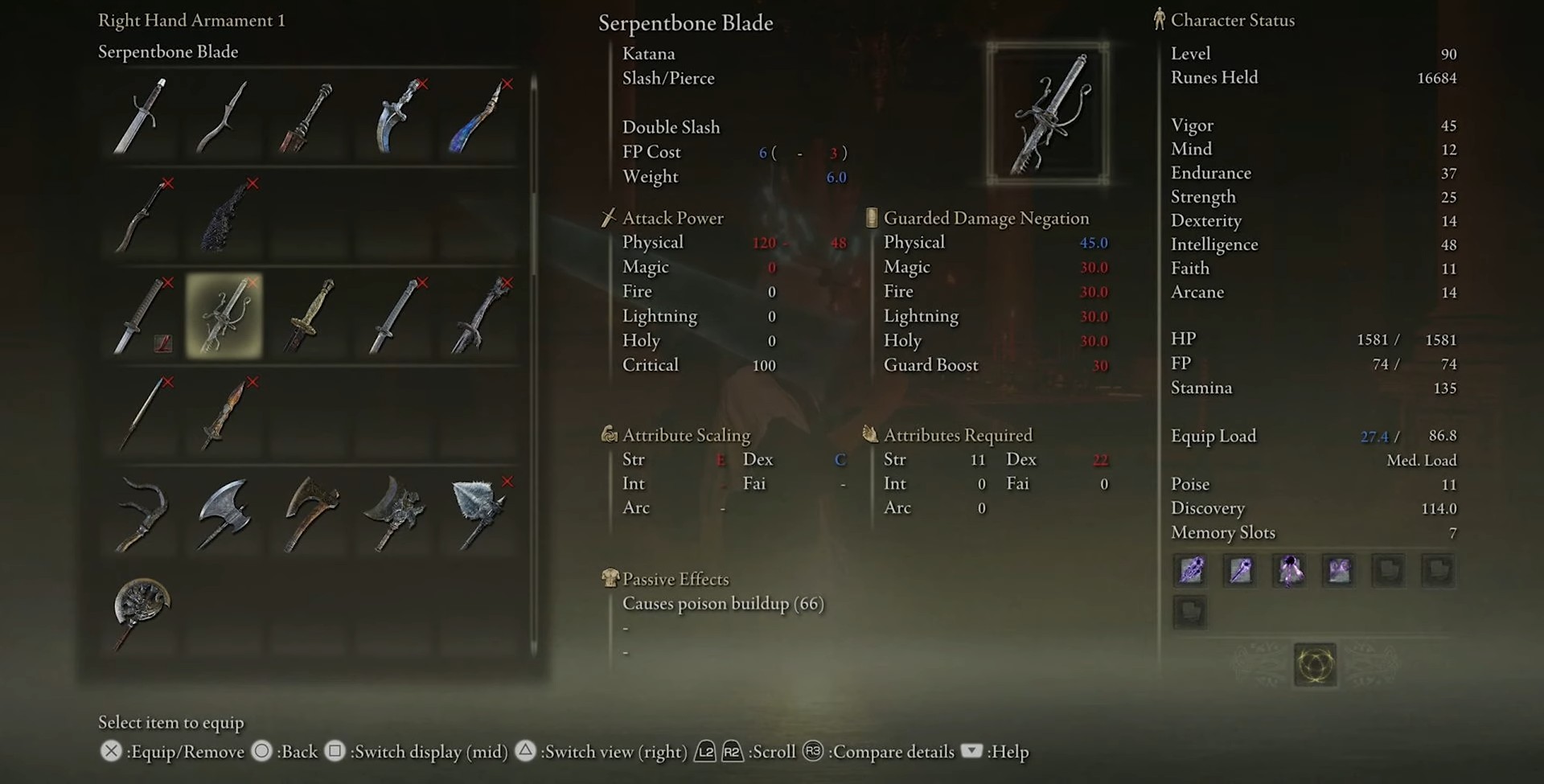Toggle Switch view (right)
Viewport: 1544px width, 784px height.
click(527, 751)
